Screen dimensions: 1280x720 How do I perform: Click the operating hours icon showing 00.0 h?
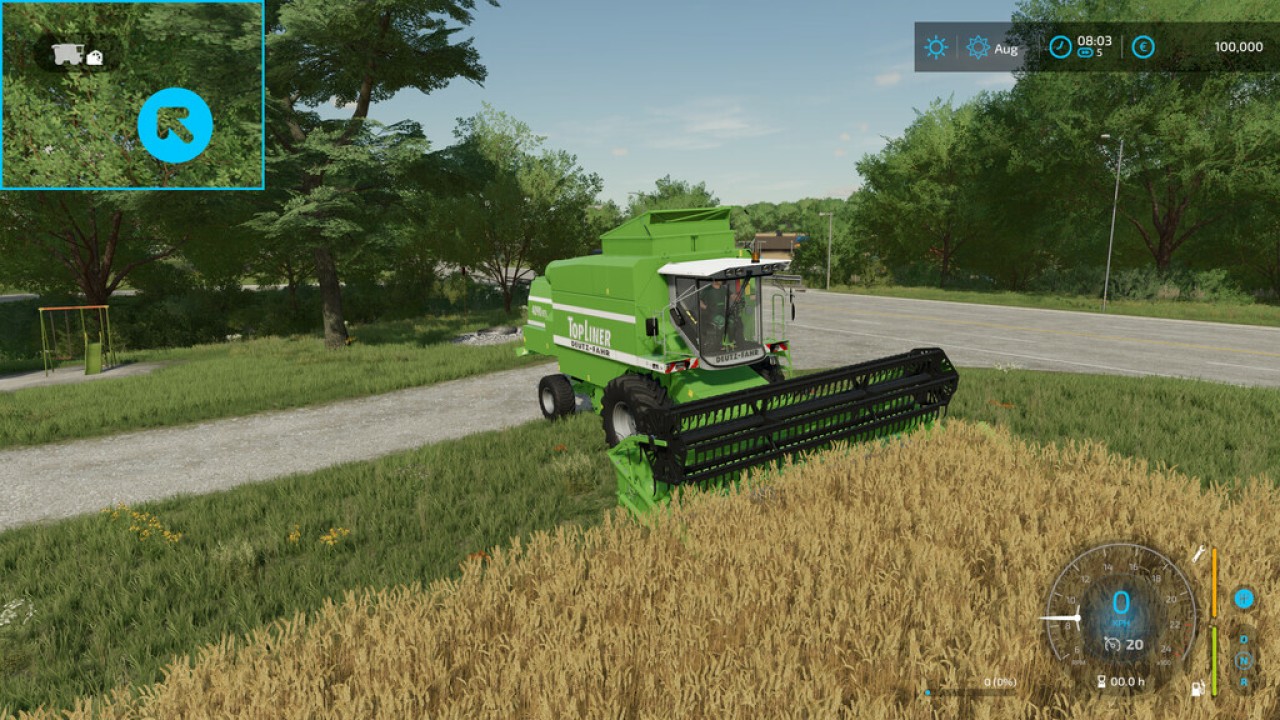1121,681
